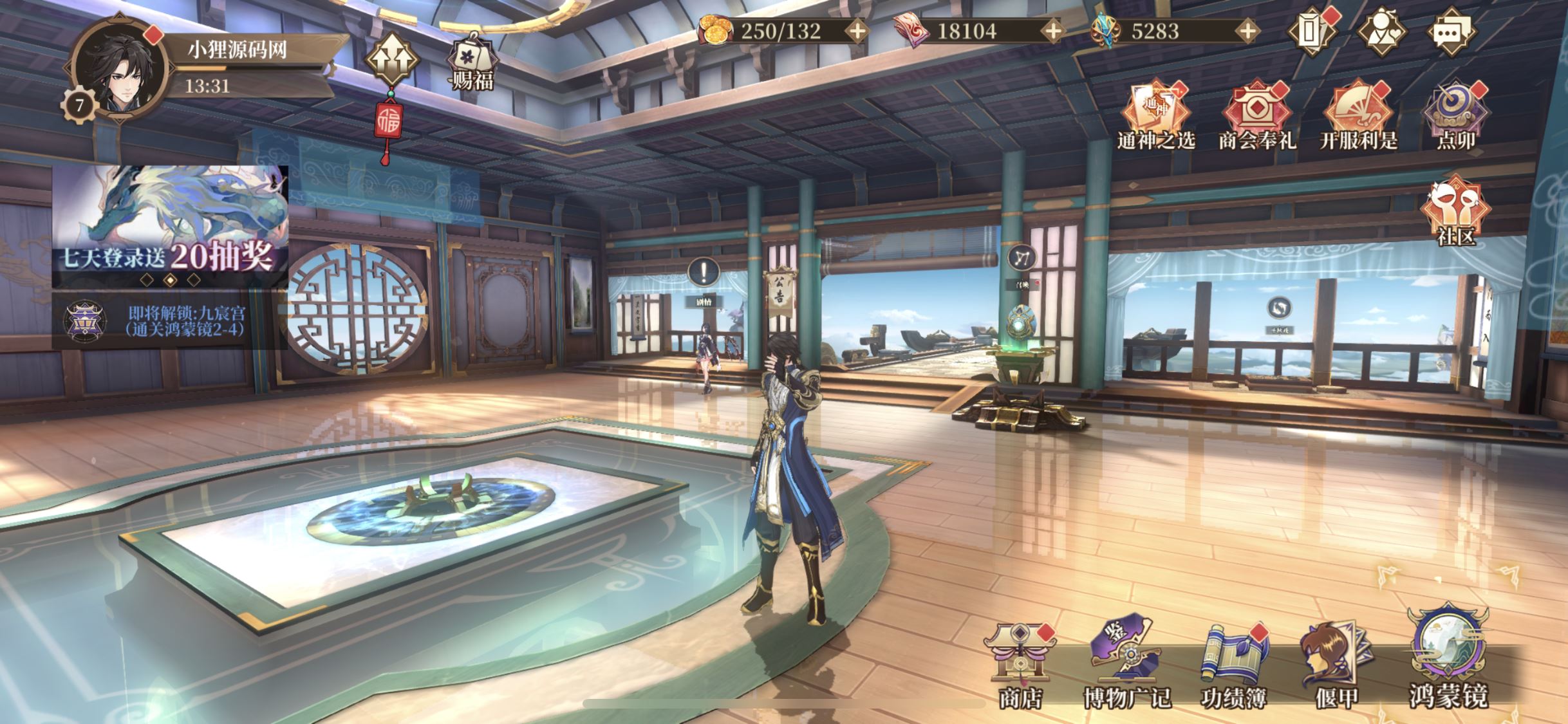Show the 九宸宫 unlock notice

tap(170, 321)
